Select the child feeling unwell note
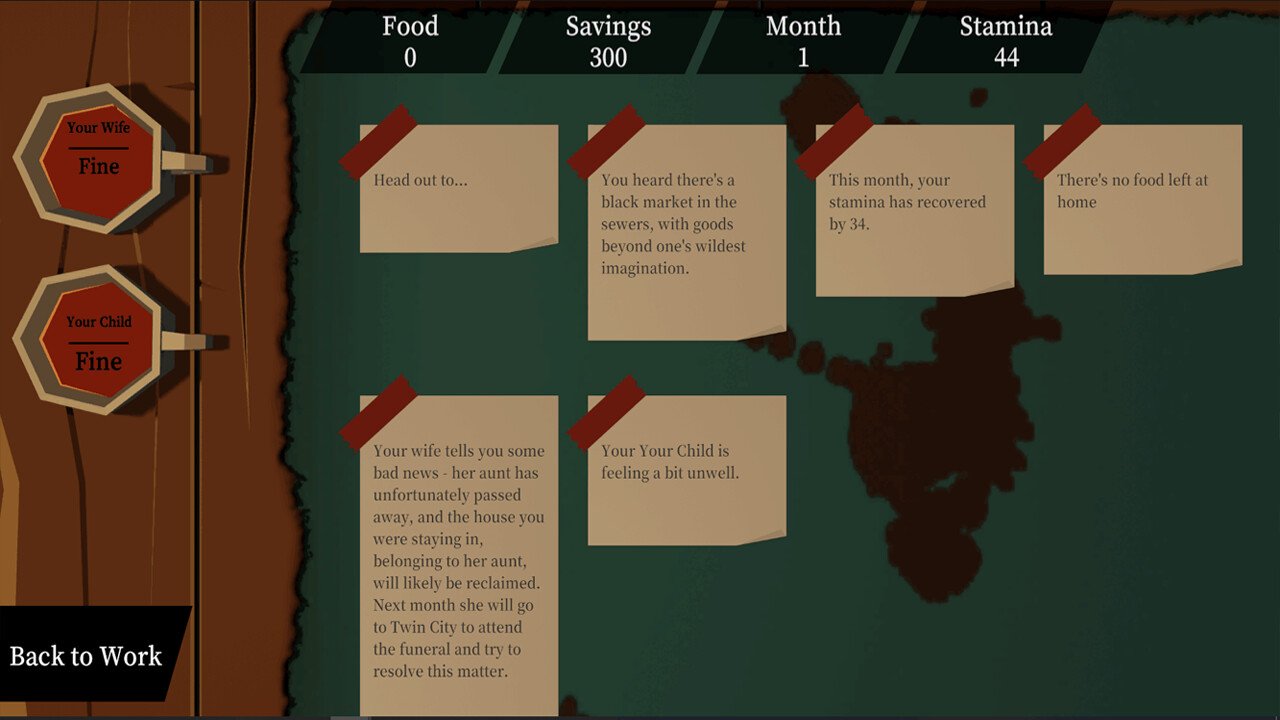Screen dimensions: 1280x720 [x=686, y=470]
